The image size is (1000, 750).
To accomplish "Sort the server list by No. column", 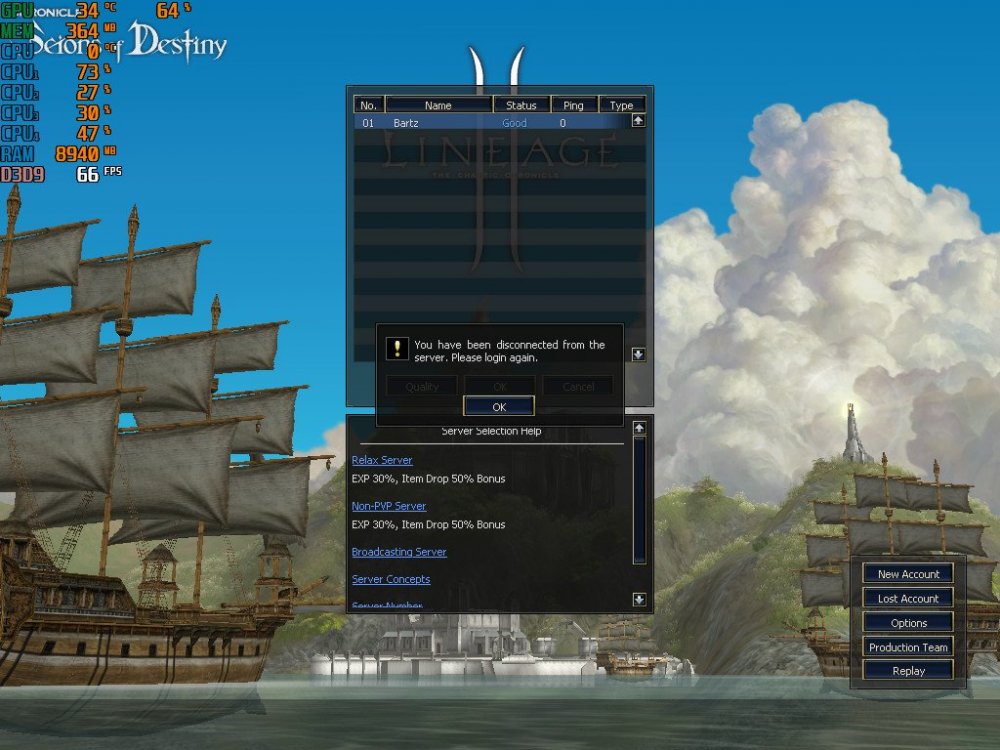I will pyautogui.click(x=368, y=105).
